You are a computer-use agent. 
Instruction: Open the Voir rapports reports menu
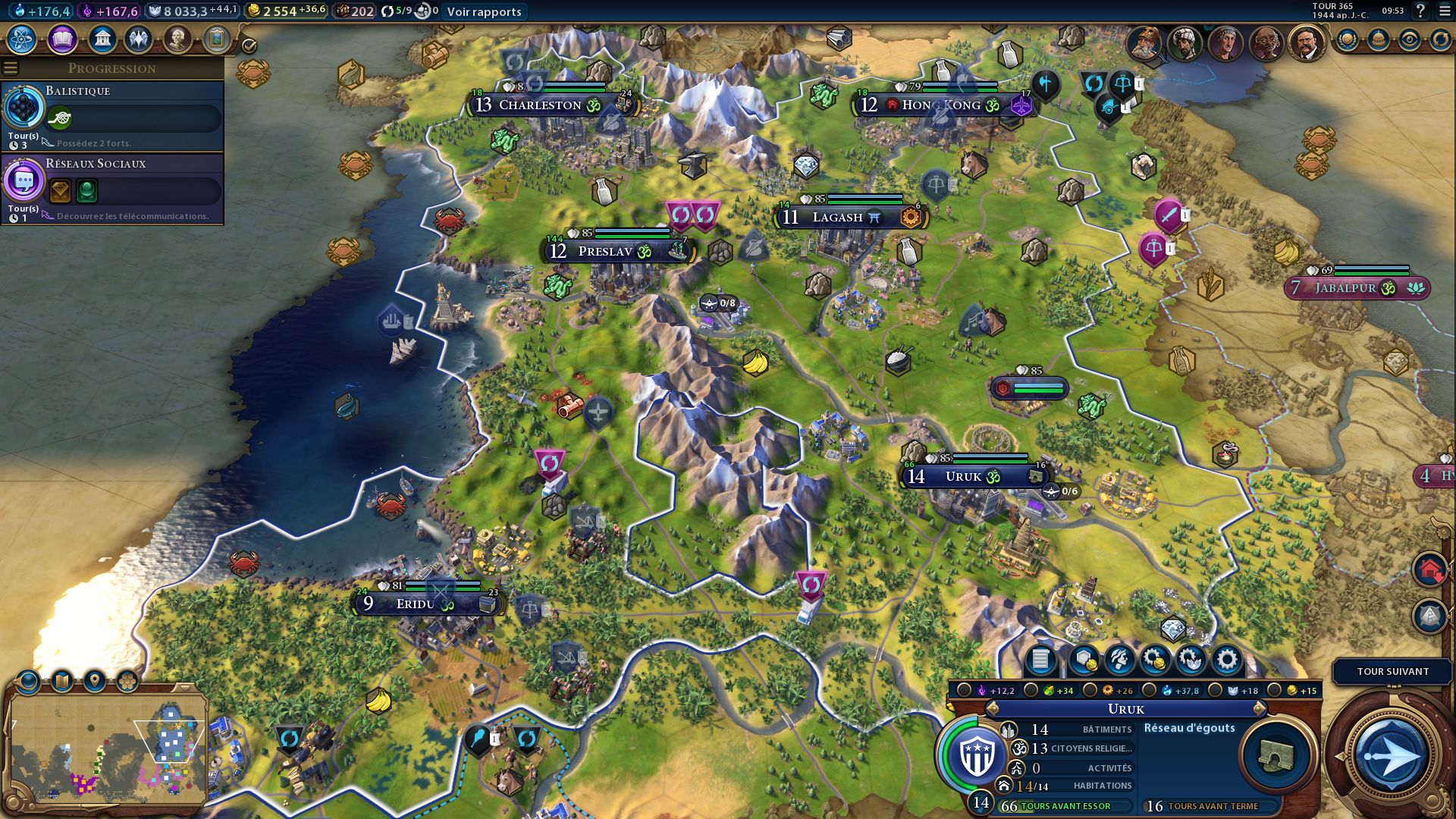(x=484, y=11)
